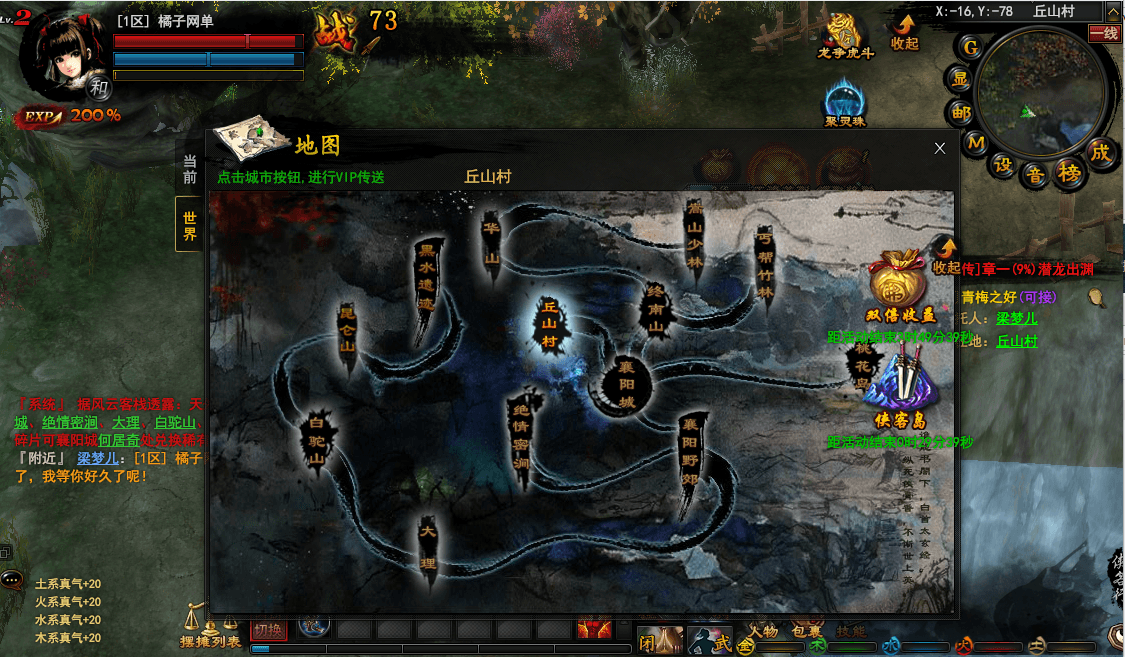Open settings with the 设 button
The height and width of the screenshot is (657, 1125).
pos(1003,165)
